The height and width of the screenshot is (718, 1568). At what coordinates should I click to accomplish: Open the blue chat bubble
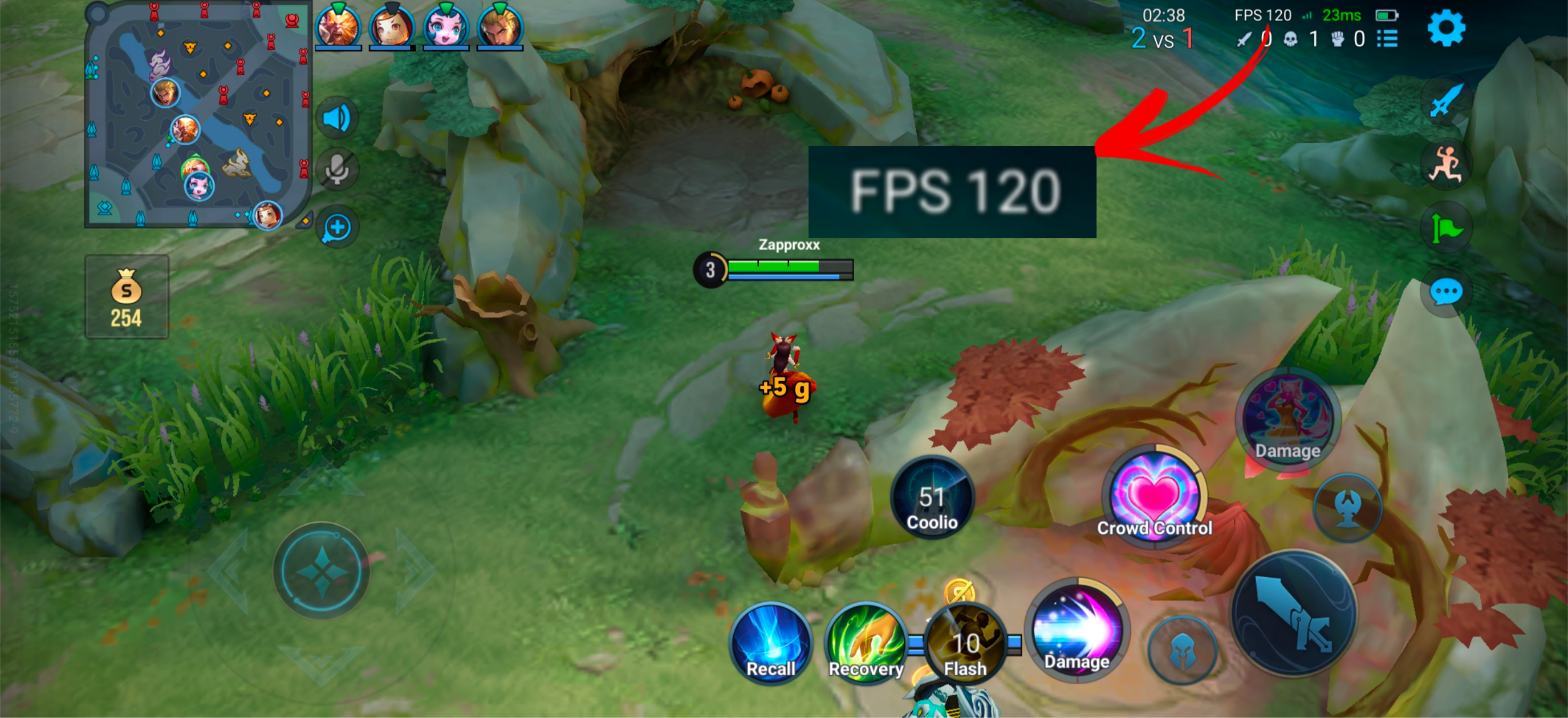1445,292
